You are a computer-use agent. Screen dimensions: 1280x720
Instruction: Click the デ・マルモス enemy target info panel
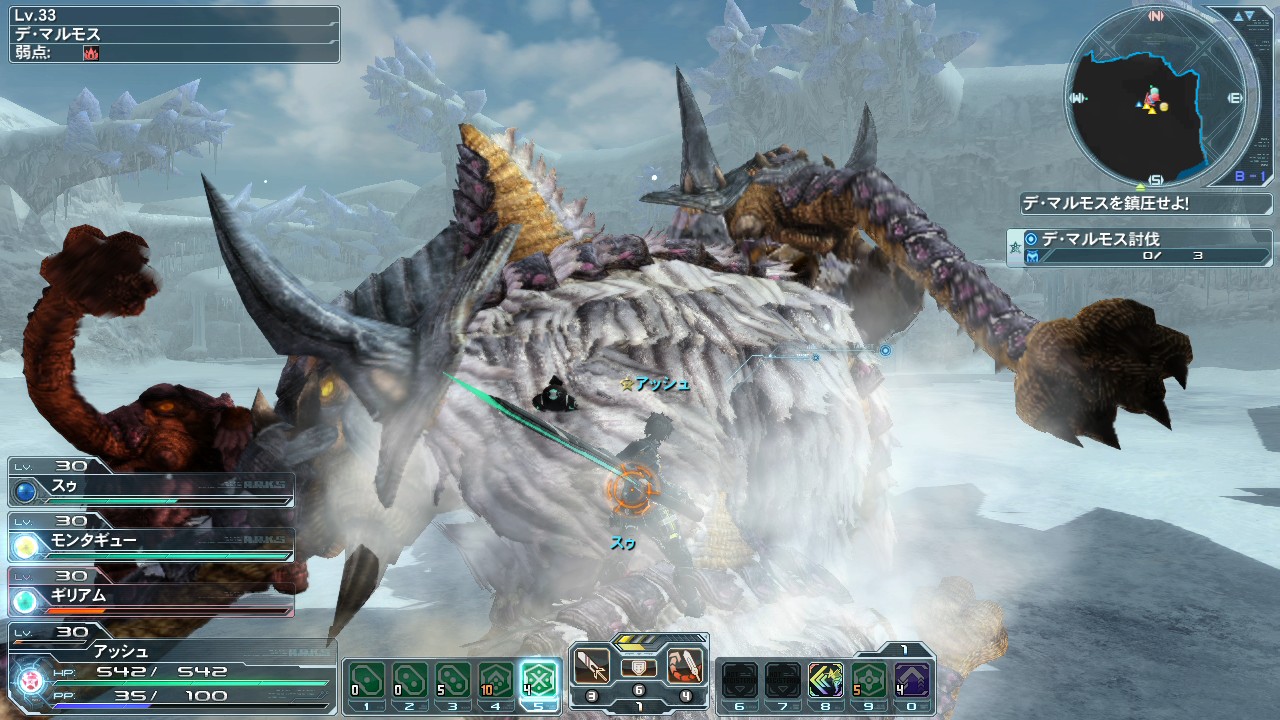(x=170, y=33)
